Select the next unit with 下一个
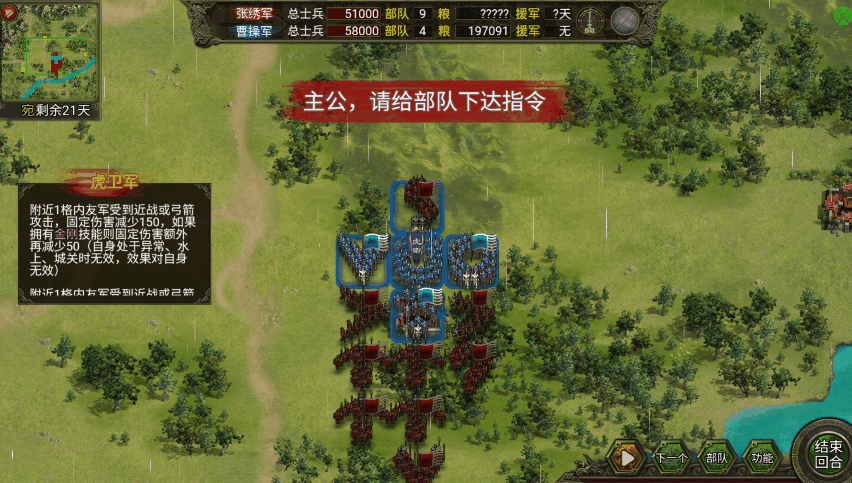The width and height of the screenshot is (852, 483). 670,458
